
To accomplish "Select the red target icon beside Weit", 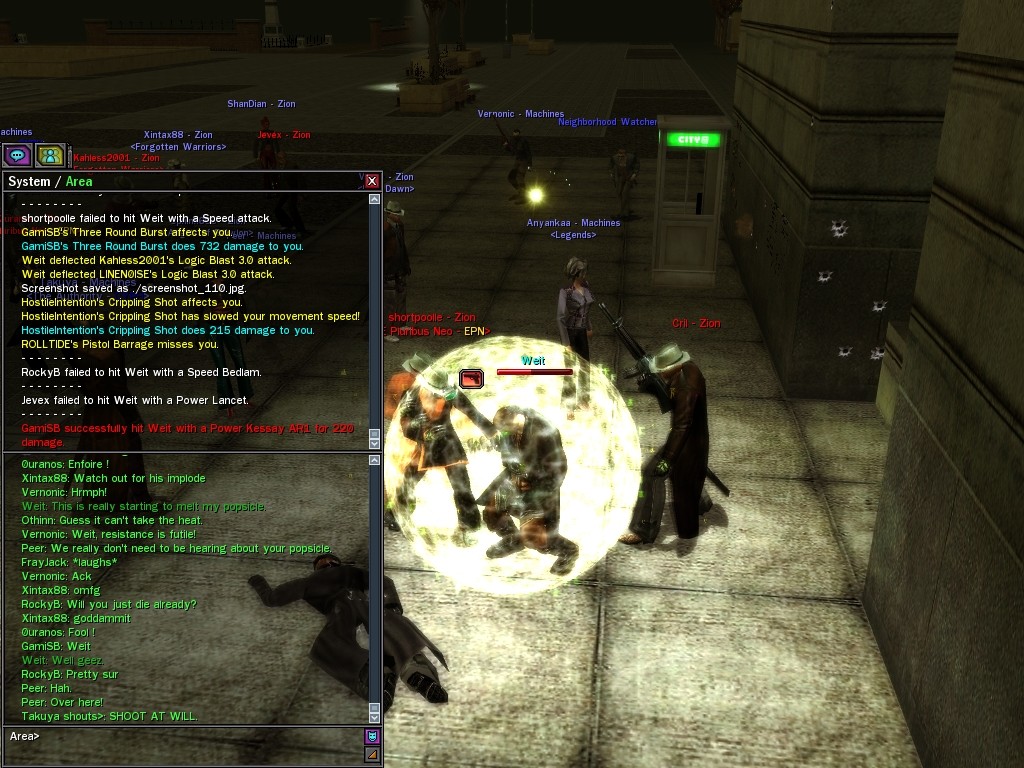I will 471,378.
